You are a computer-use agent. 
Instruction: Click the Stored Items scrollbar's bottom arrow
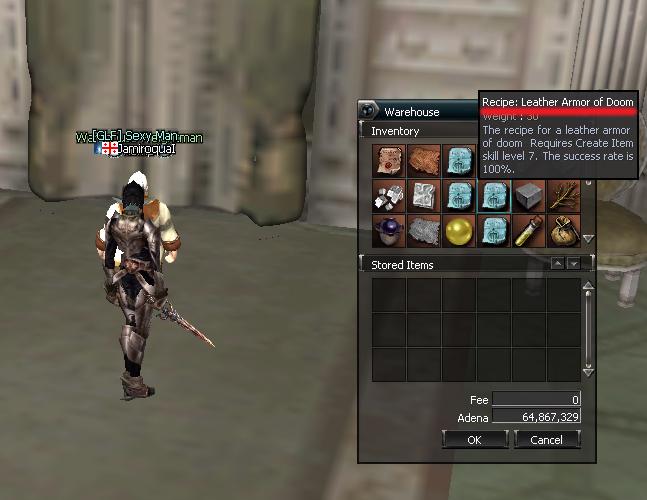[588, 372]
